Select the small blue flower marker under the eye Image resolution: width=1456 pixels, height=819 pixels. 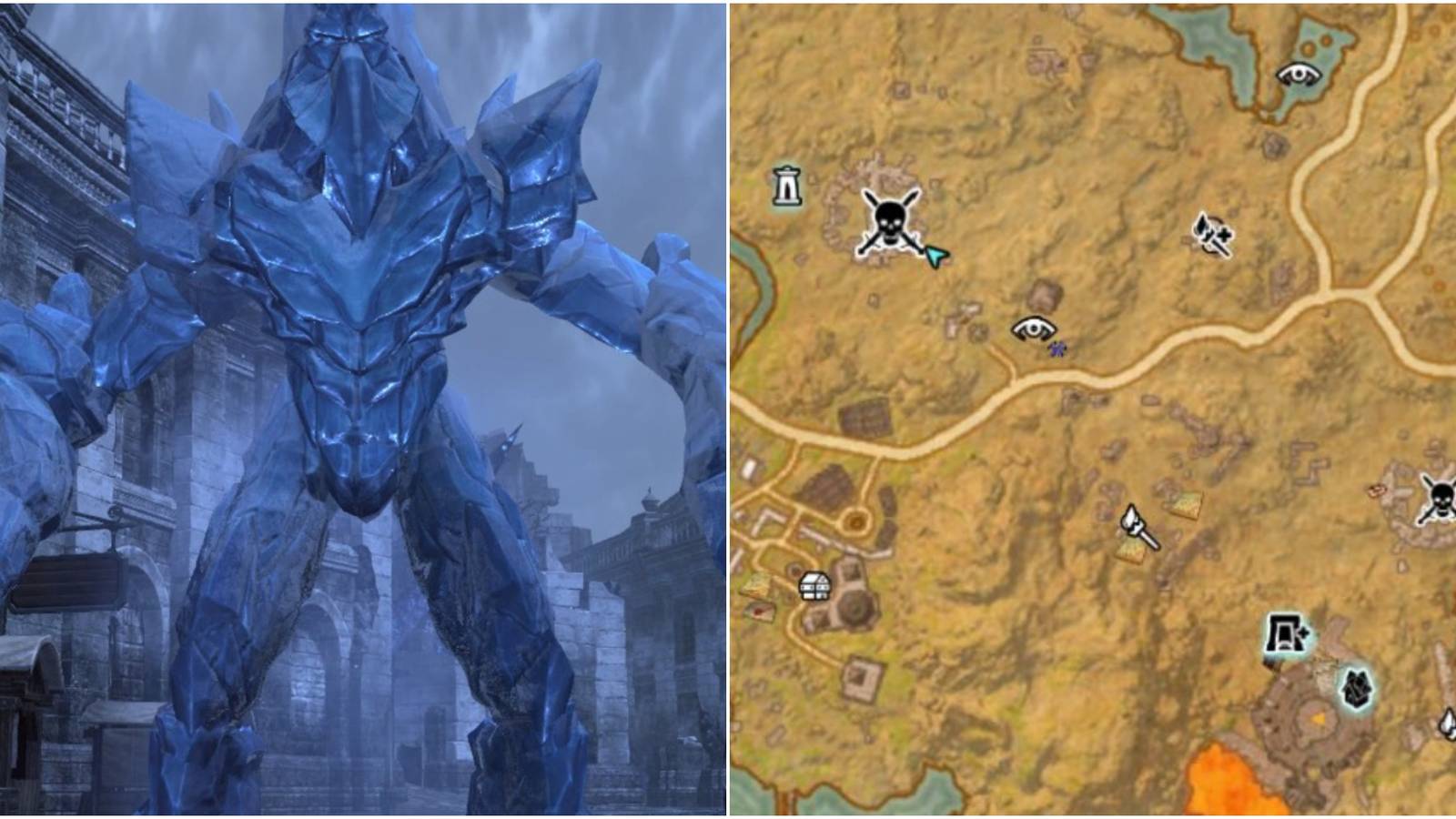point(1056,348)
